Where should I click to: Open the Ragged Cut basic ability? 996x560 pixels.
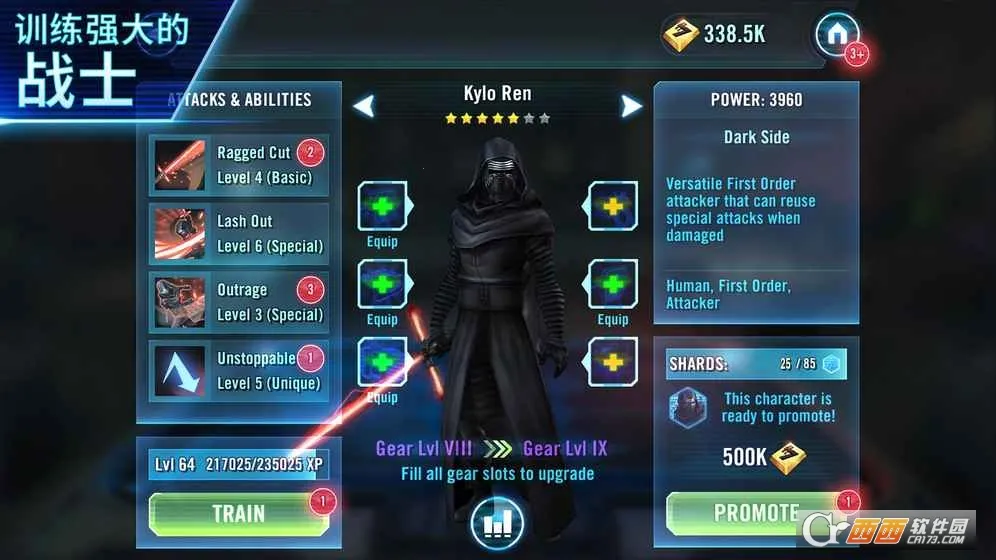239,165
